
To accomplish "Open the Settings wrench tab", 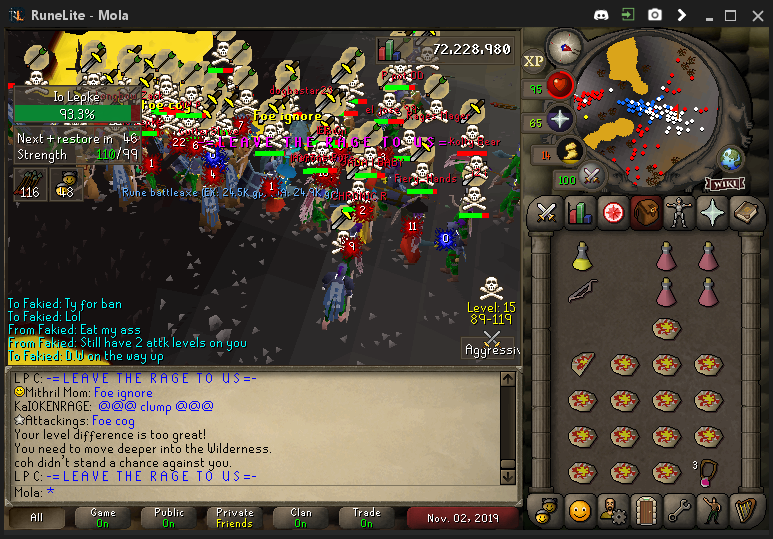I will (x=679, y=510).
